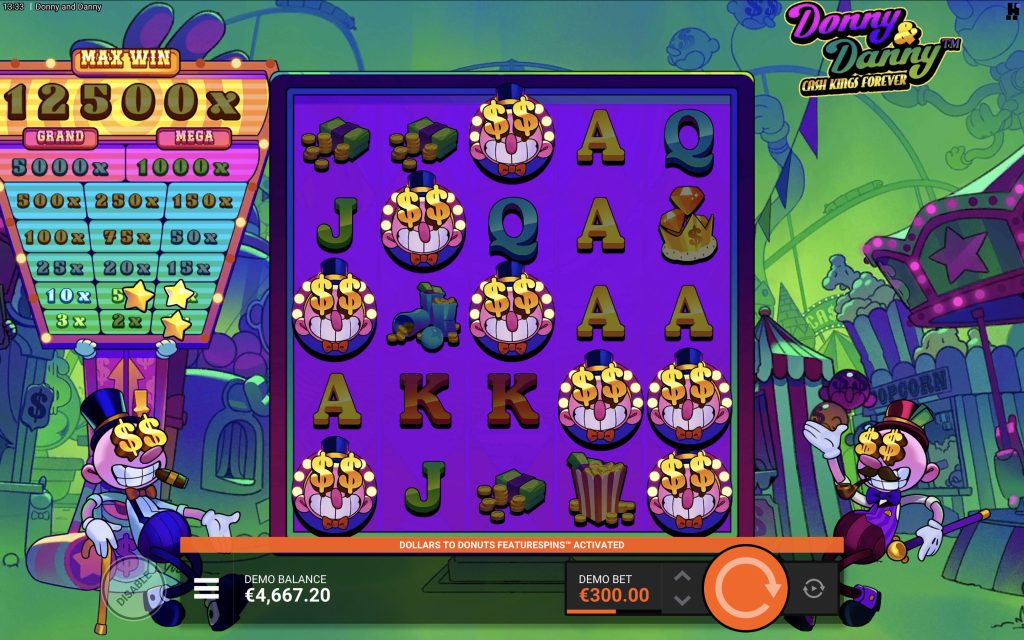
Task: Increase the demo bet amount
Action: pyautogui.click(x=682, y=576)
